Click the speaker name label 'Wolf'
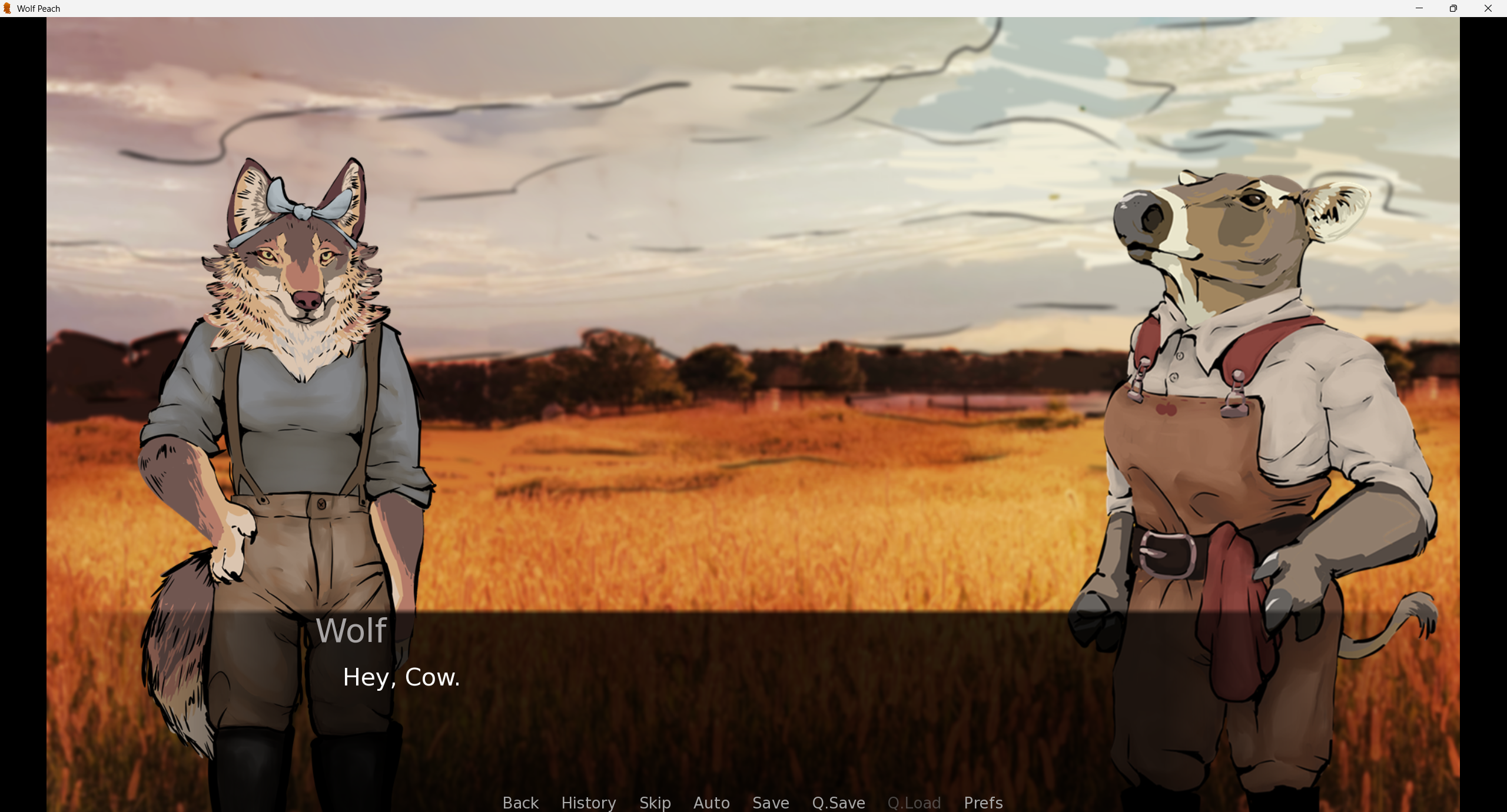Screen dimensions: 1507x812 click(351, 630)
